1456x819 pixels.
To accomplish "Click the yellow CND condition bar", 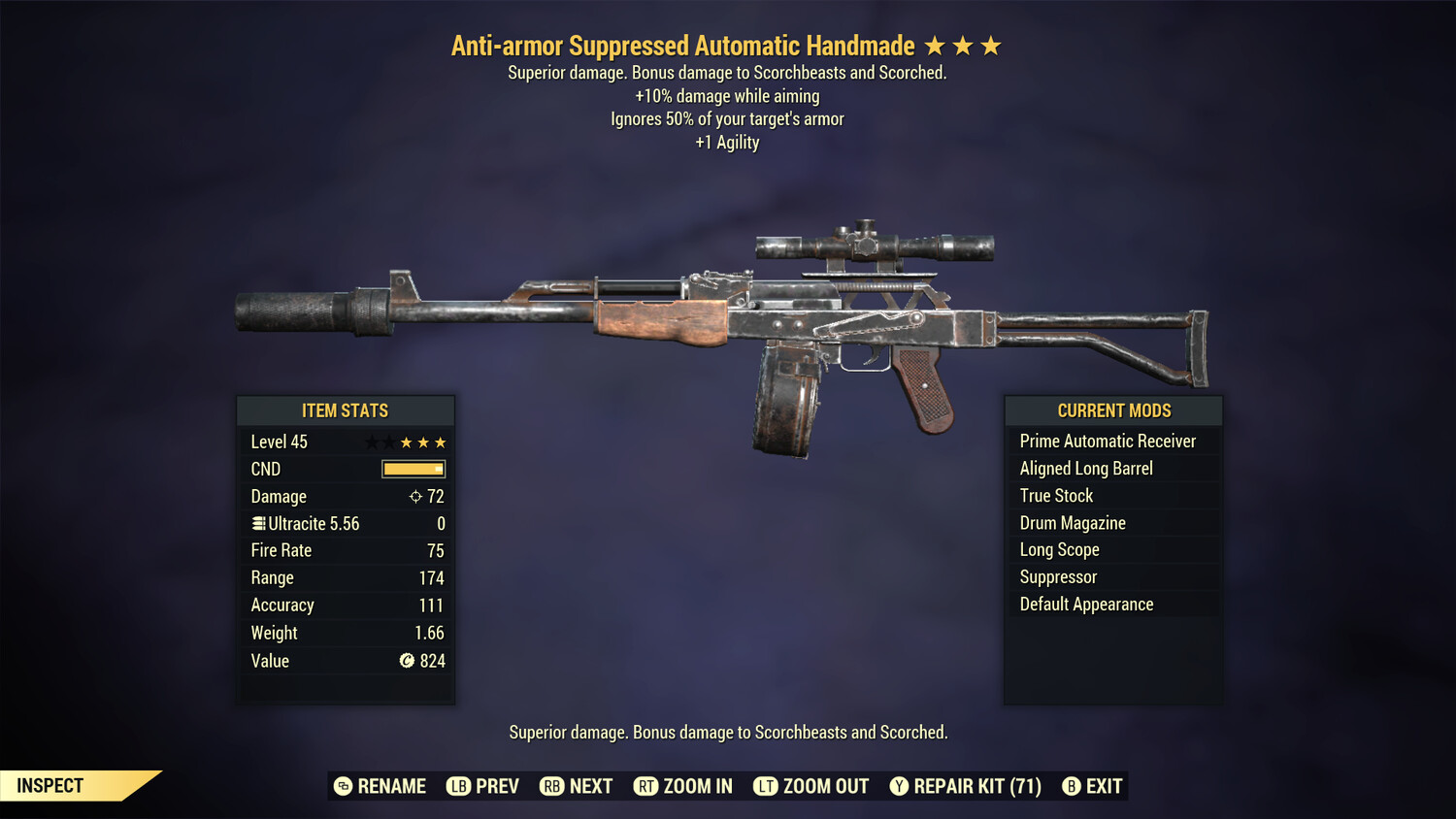I will coord(413,469).
